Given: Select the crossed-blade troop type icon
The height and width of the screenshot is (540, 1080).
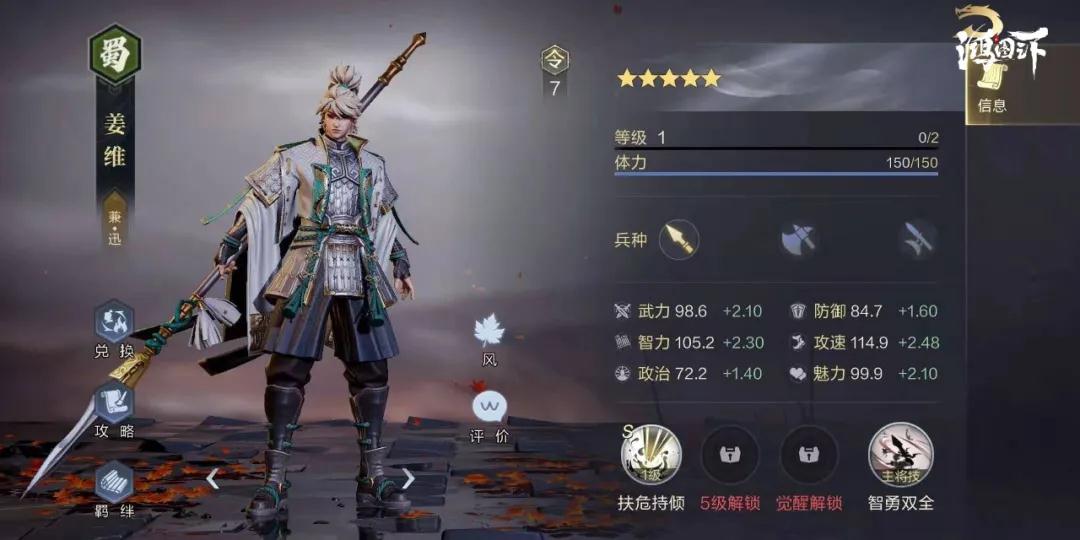Looking at the screenshot, I should click(x=917, y=239).
